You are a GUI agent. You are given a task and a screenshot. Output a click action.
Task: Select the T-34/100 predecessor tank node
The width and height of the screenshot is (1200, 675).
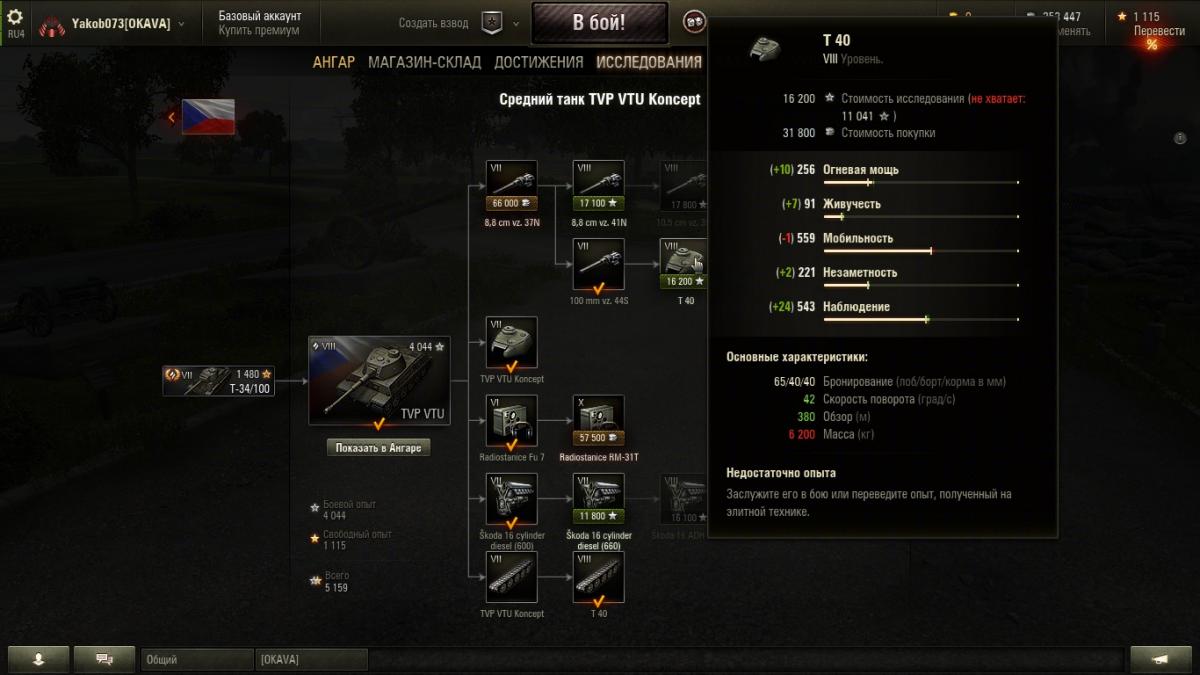tap(219, 380)
